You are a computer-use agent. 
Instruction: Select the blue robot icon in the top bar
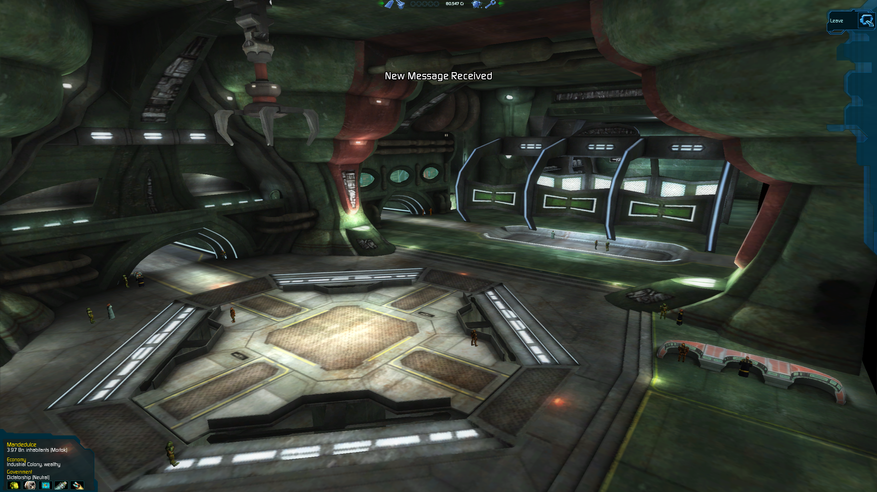coord(475,4)
